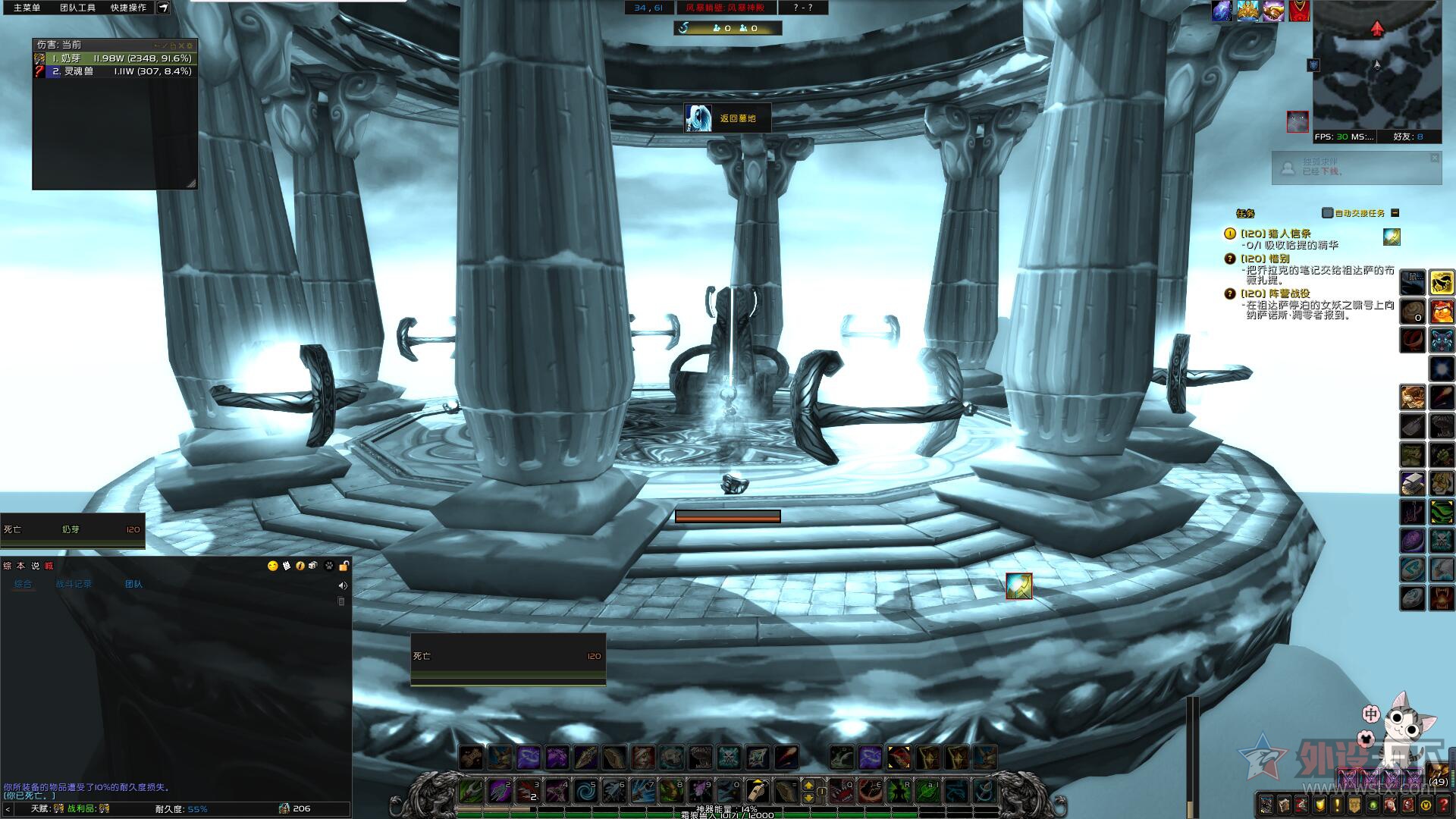
Task: Dismiss the friend offline notification
Action: [x=1434, y=158]
